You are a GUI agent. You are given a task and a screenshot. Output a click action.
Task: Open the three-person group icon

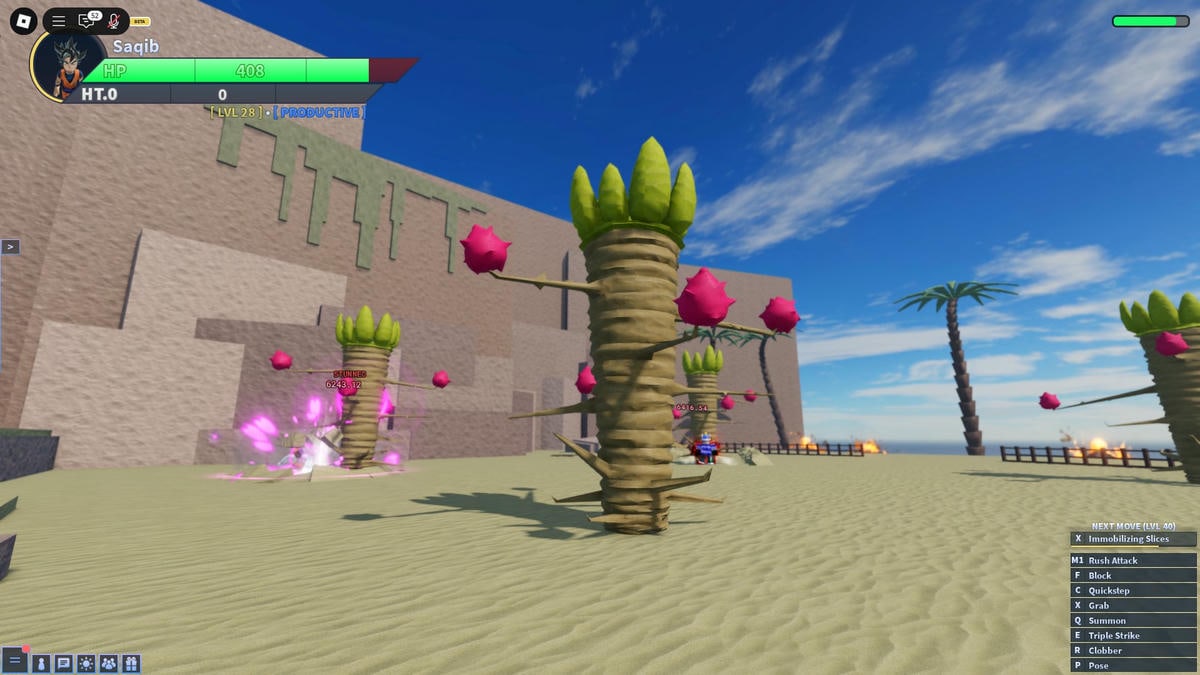pyautogui.click(x=109, y=663)
